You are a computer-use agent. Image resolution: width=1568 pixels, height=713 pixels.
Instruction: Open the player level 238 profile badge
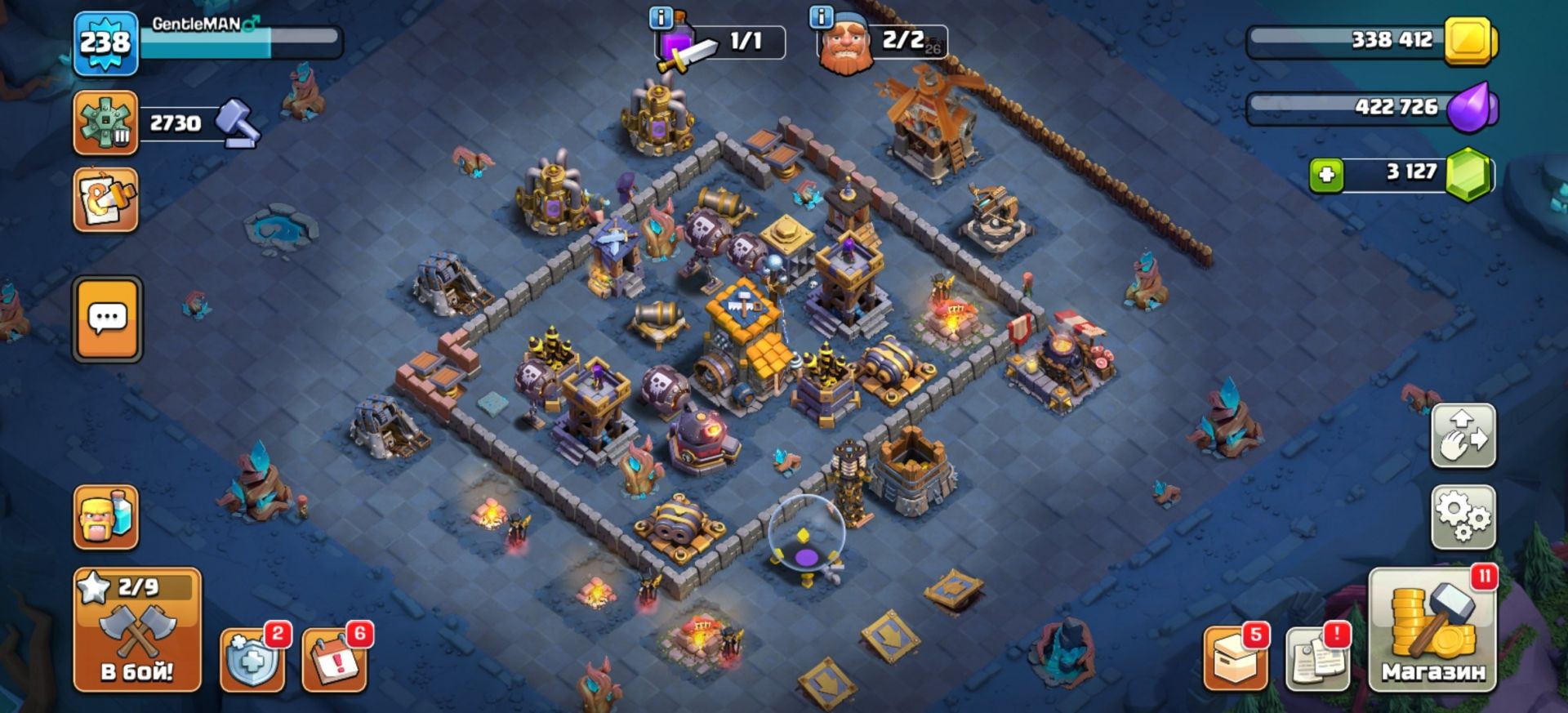point(105,44)
